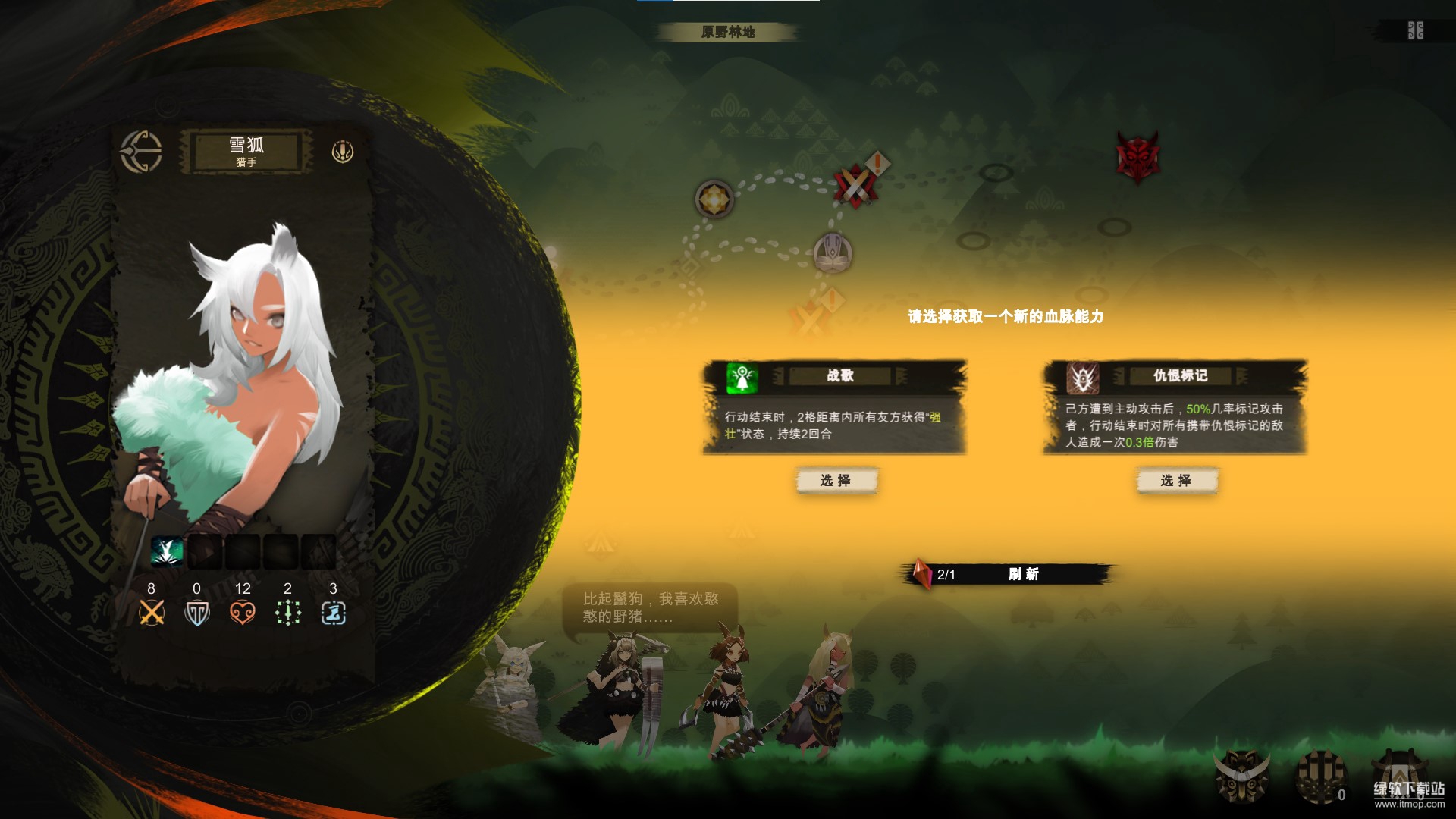Click the round arrow emblem beside 雪狐's name
Screen dimensions: 1456x819
point(141,152)
